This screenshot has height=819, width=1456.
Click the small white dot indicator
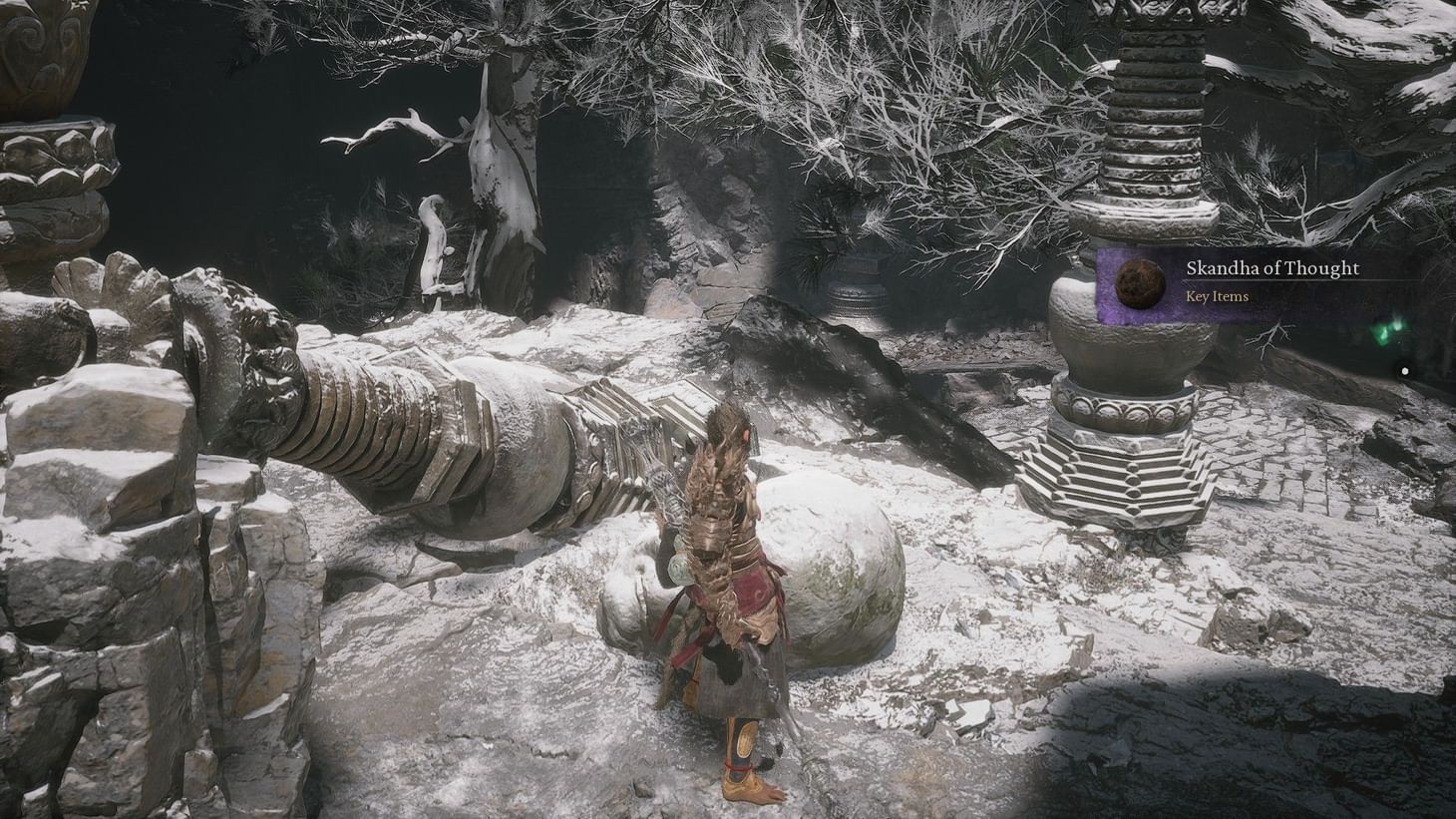pyautogui.click(x=1406, y=369)
